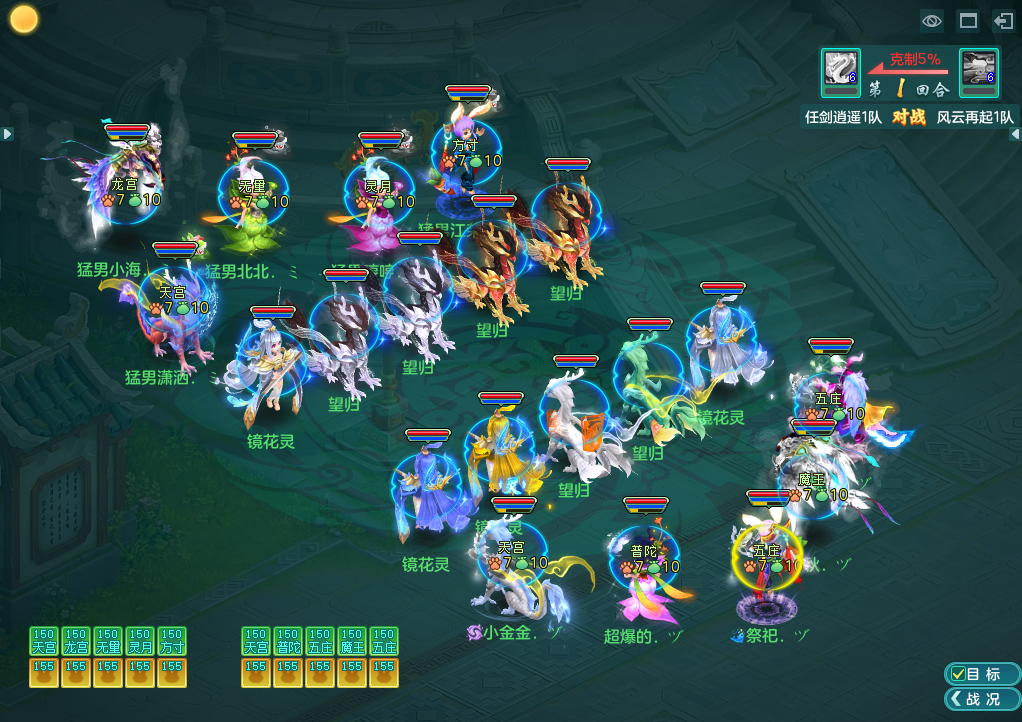Viewport: 1022px width, 722px height.
Task: Expand the arrow tab on the left screen edge
Action: [x=7, y=133]
